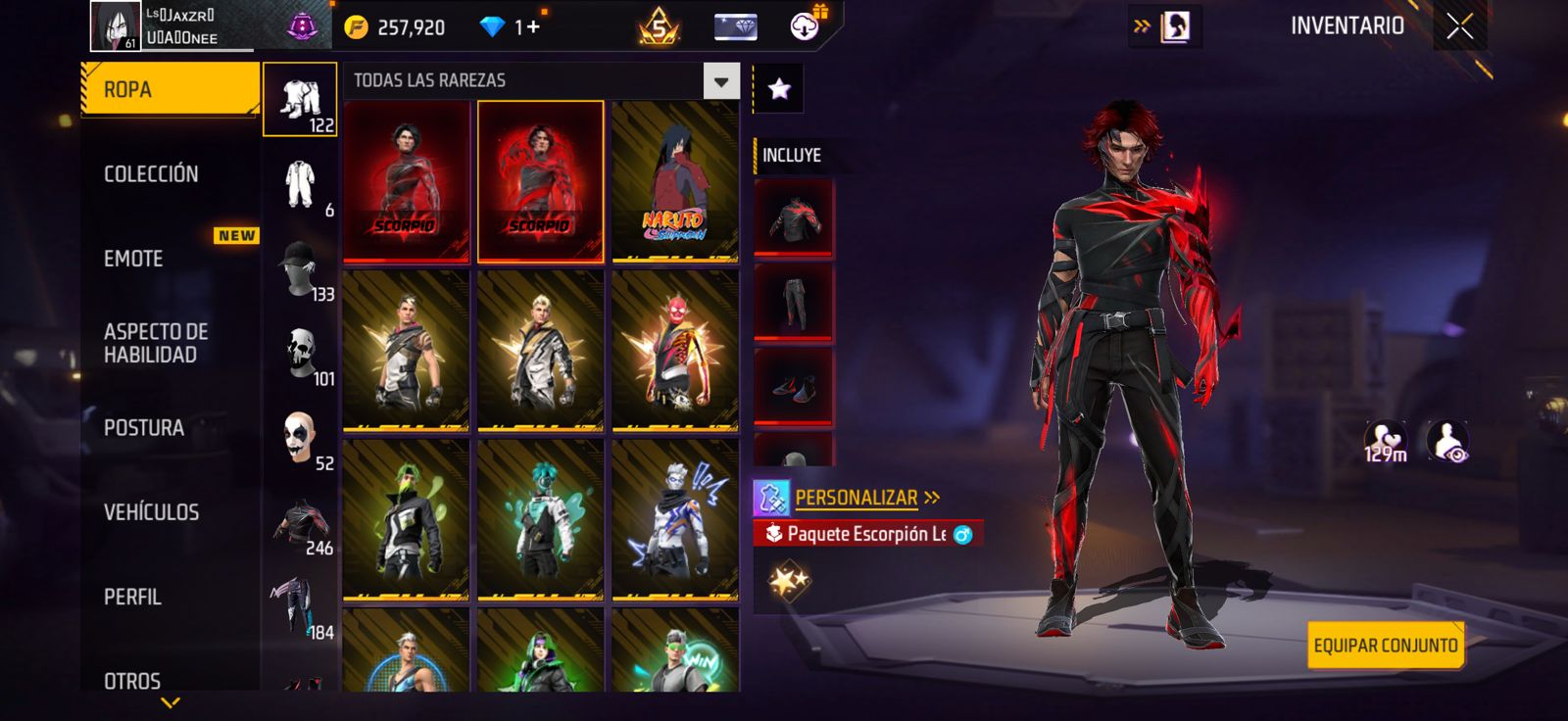Open the Emote category
This screenshot has height=721, width=1568.
tap(134, 259)
